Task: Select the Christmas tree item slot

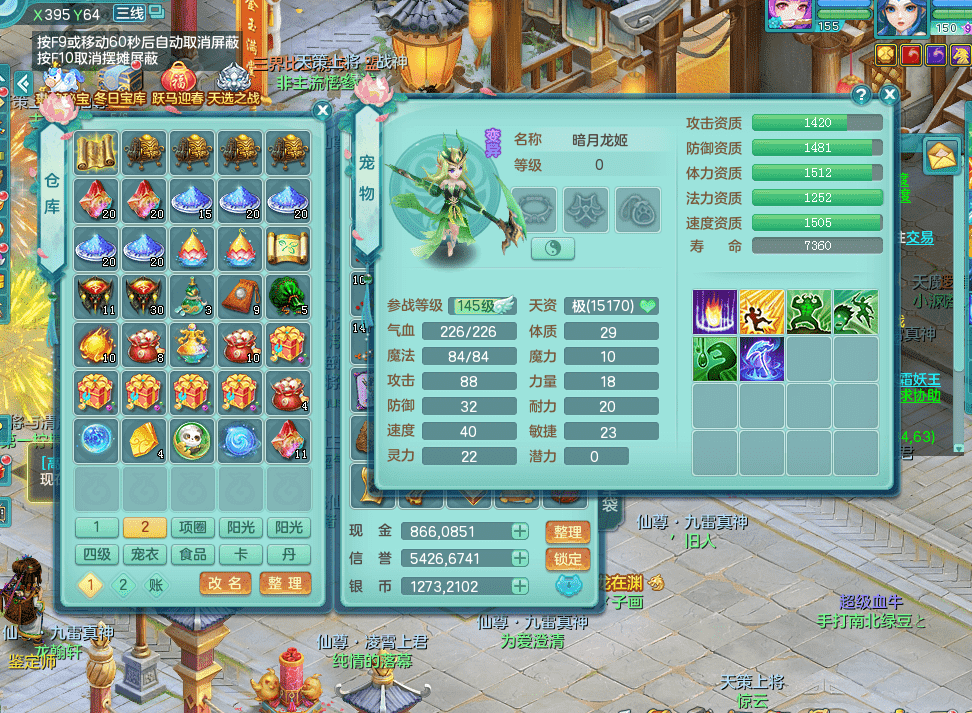Action: [194, 295]
